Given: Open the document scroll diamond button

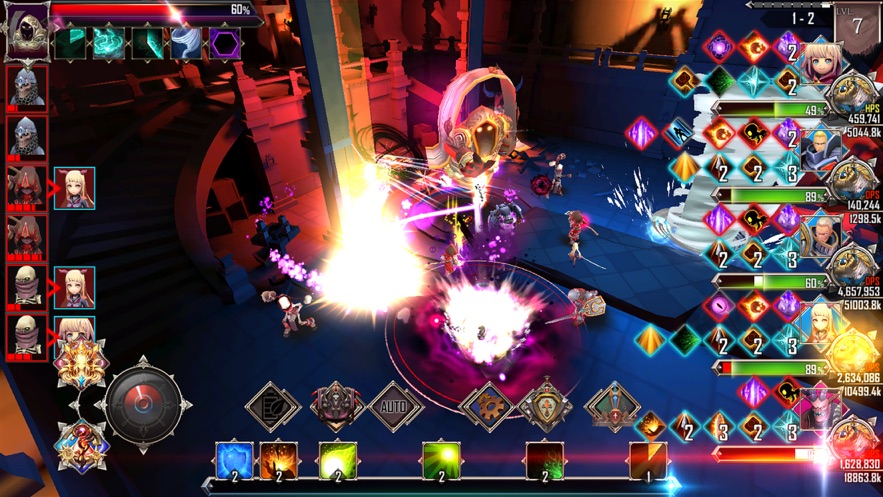Looking at the screenshot, I should (x=273, y=406).
